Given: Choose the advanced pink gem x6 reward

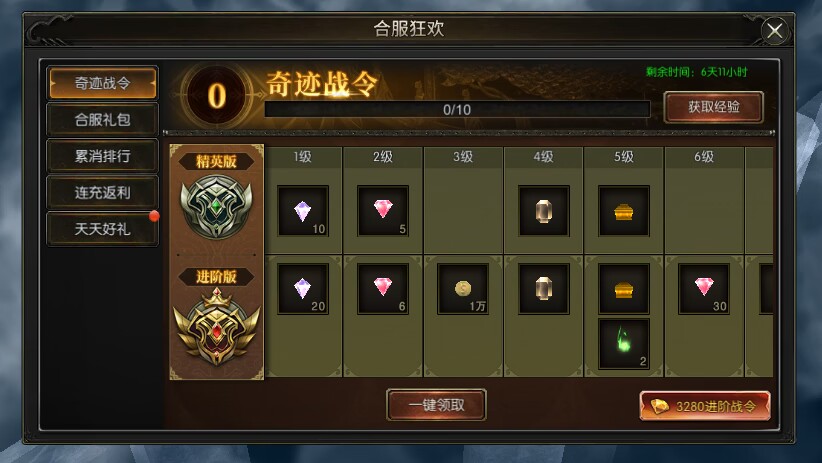Looking at the screenshot, I should 383,288.
